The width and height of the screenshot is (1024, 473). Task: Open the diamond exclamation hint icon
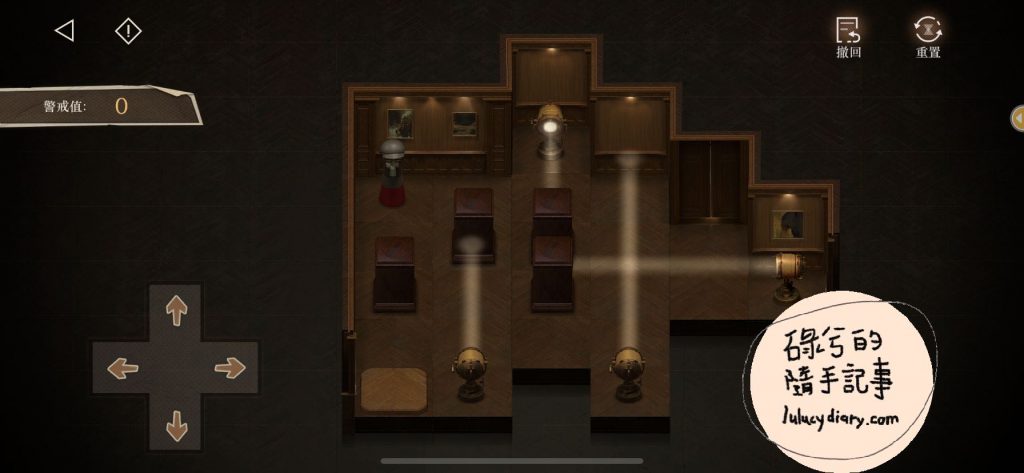tap(128, 31)
